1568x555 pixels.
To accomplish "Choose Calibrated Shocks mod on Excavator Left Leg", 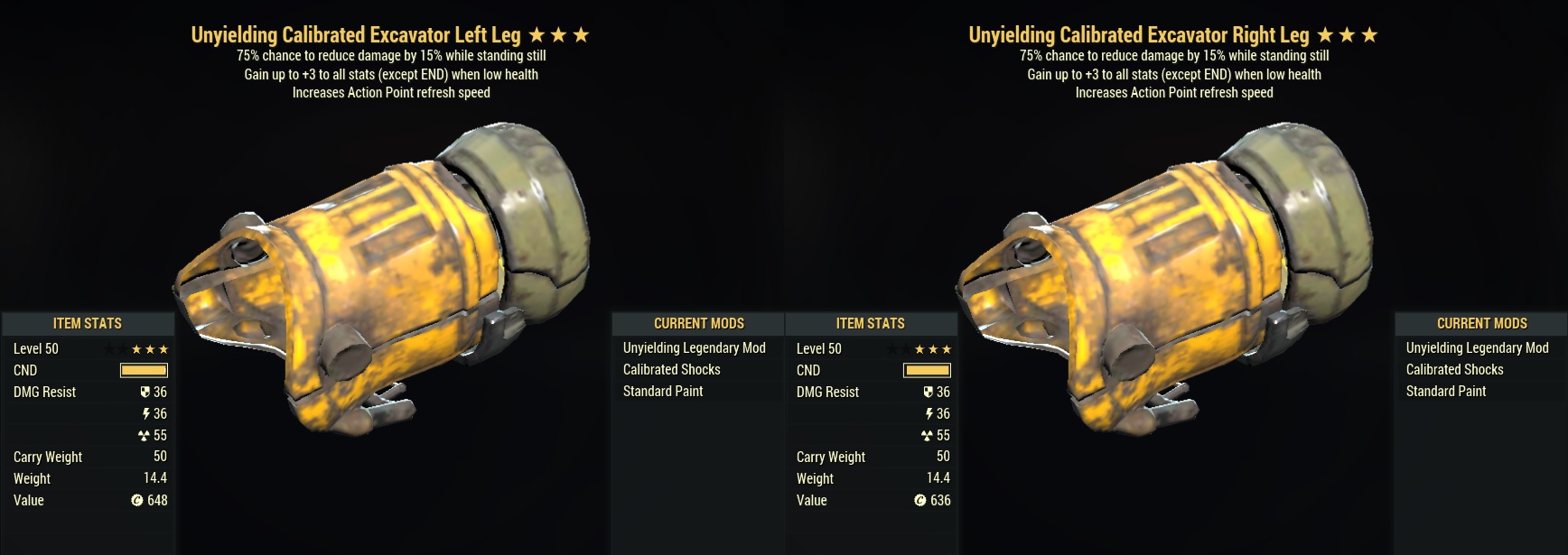I will click(671, 369).
